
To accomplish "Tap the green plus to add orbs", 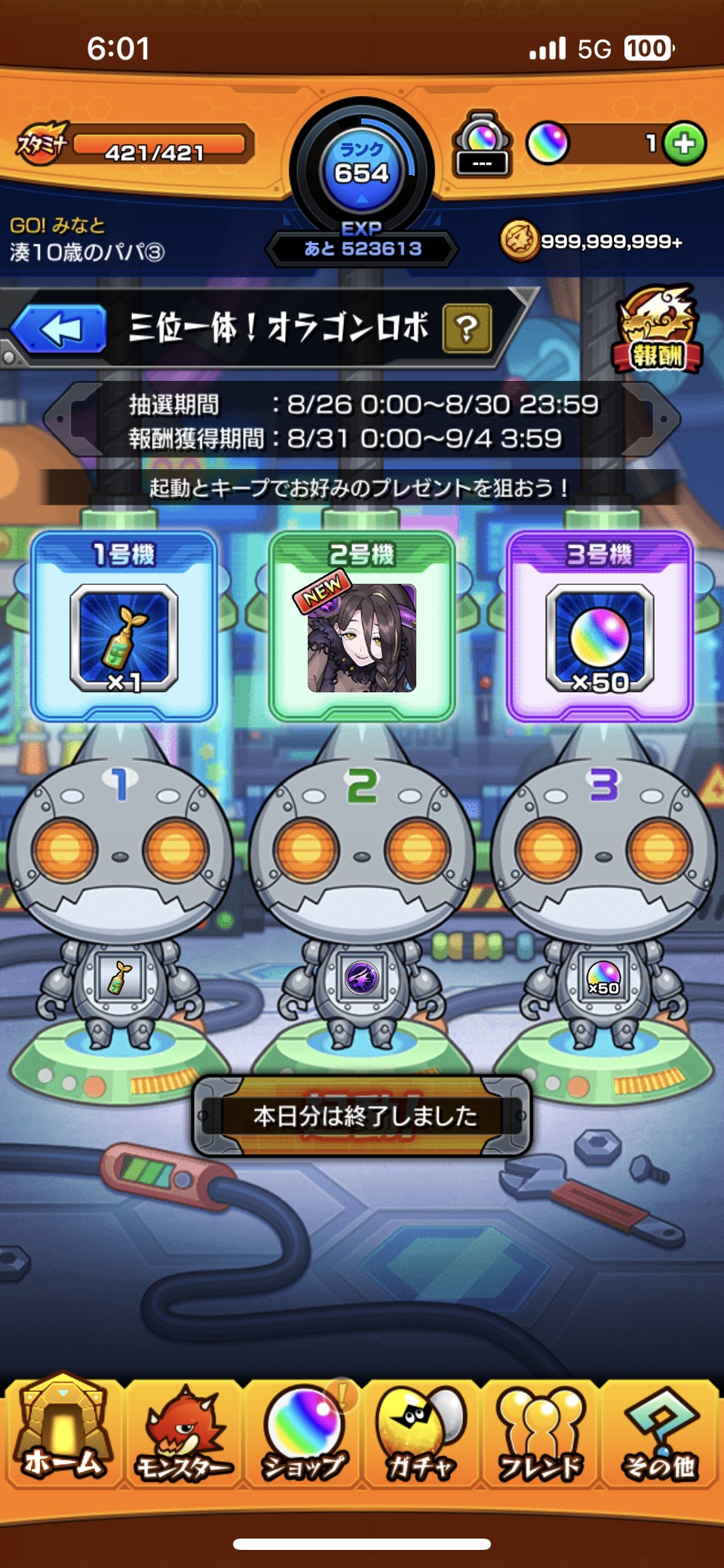I will pyautogui.click(x=684, y=143).
